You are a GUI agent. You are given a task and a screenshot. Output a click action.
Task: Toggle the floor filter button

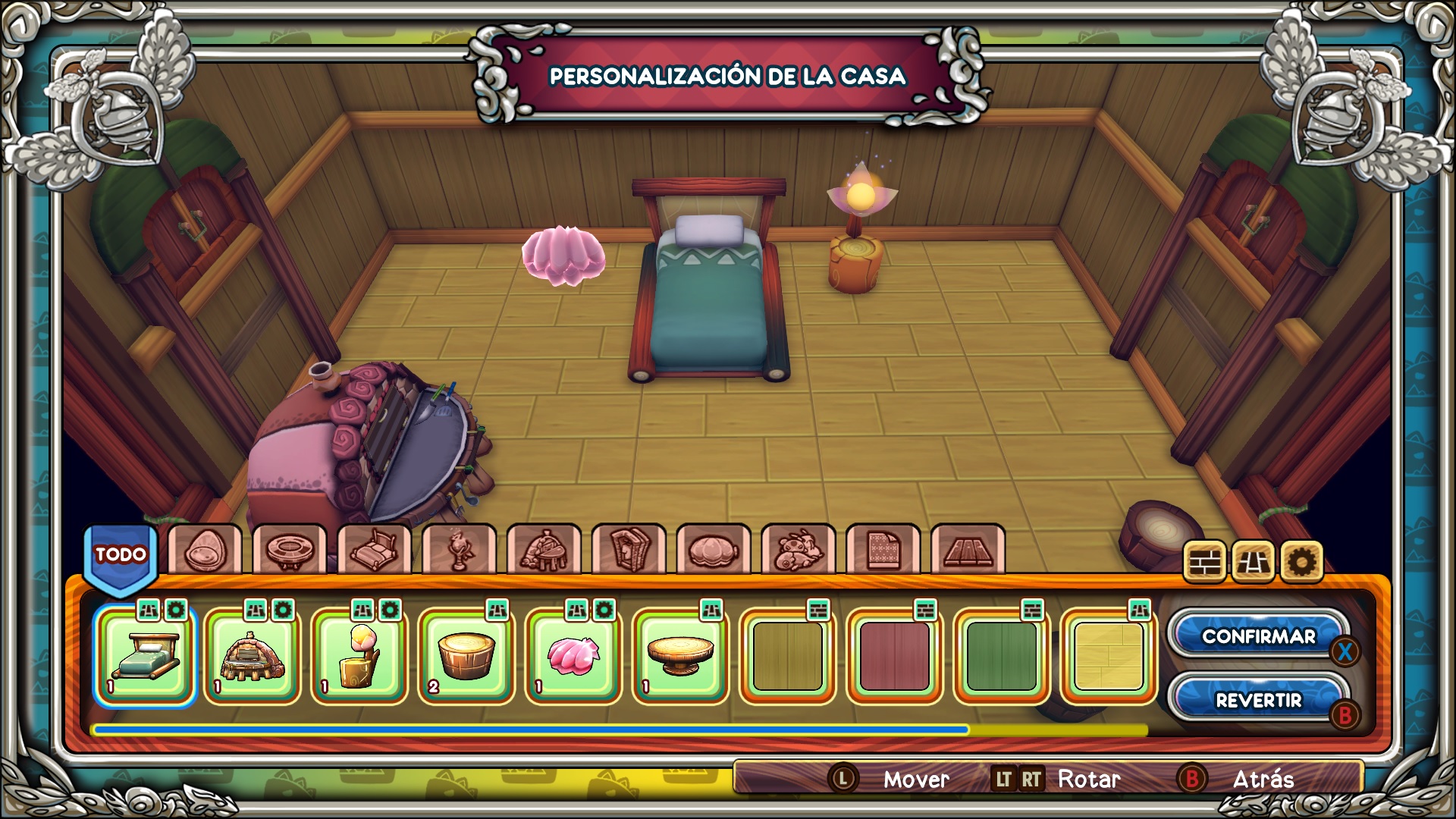(x=1252, y=562)
